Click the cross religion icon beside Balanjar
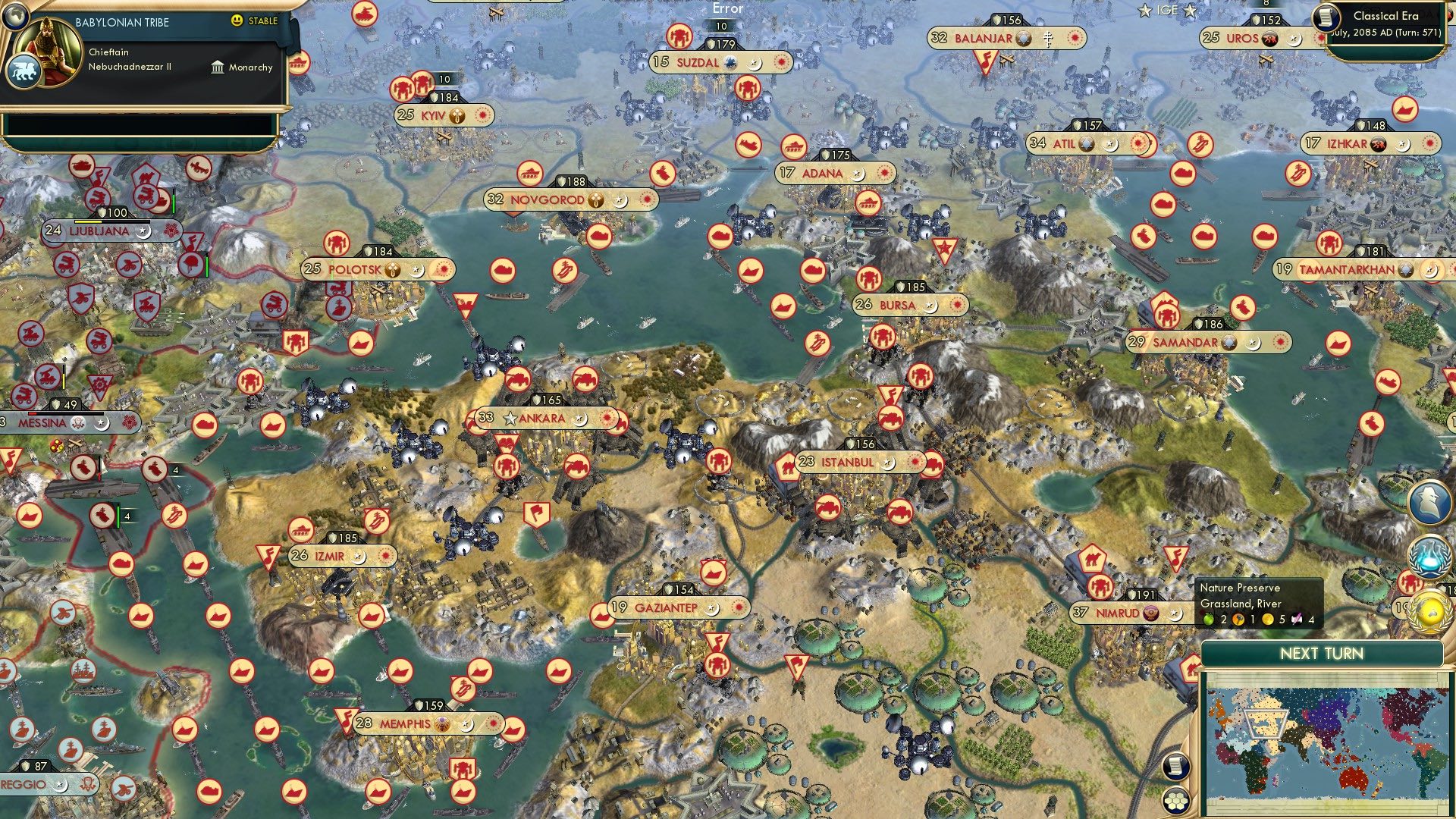Screen dimensions: 1456x819 pos(1048,38)
